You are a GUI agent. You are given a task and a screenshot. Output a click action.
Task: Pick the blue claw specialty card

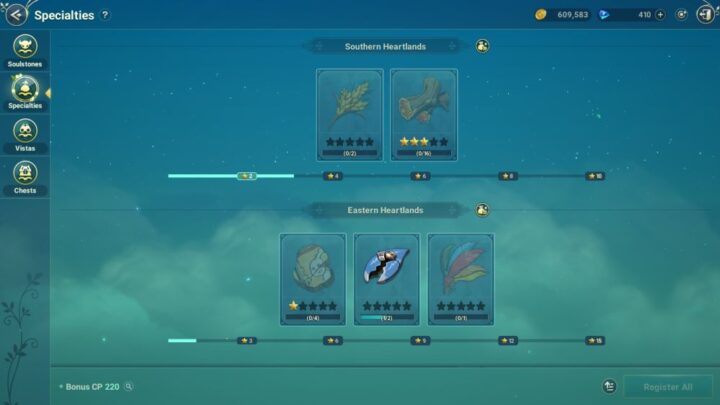(387, 278)
